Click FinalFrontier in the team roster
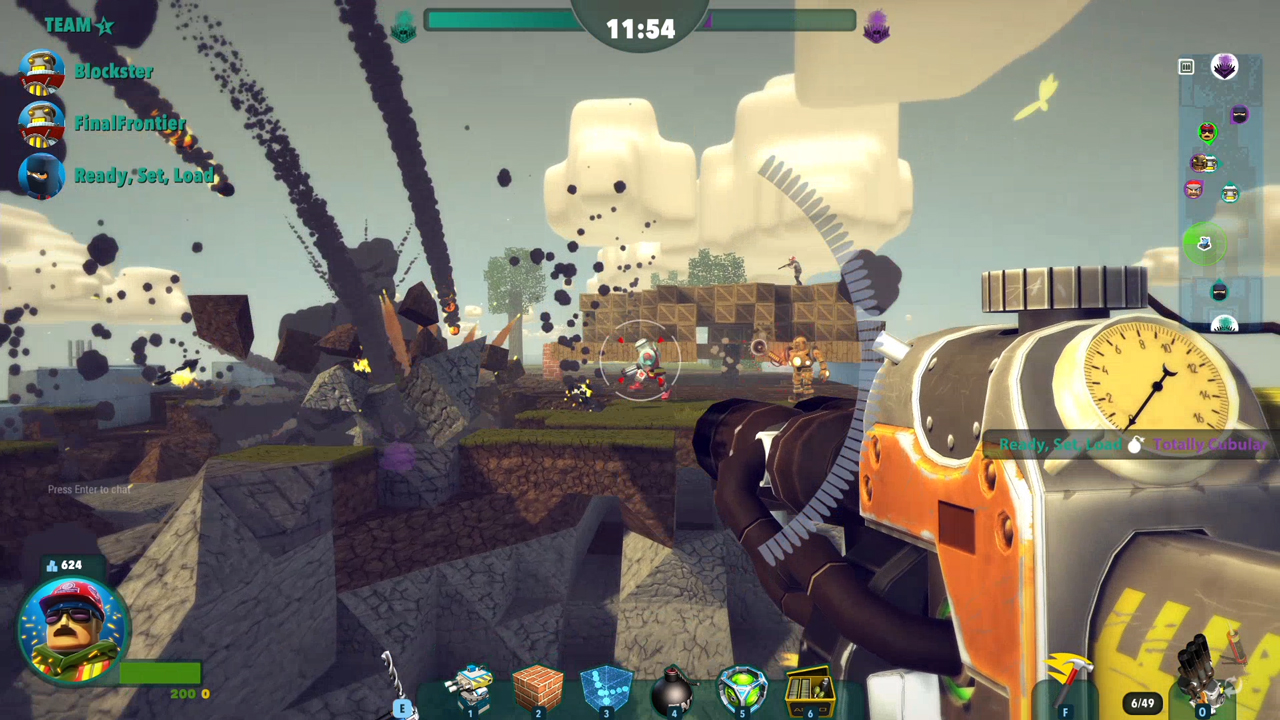The image size is (1280, 720). [130, 123]
